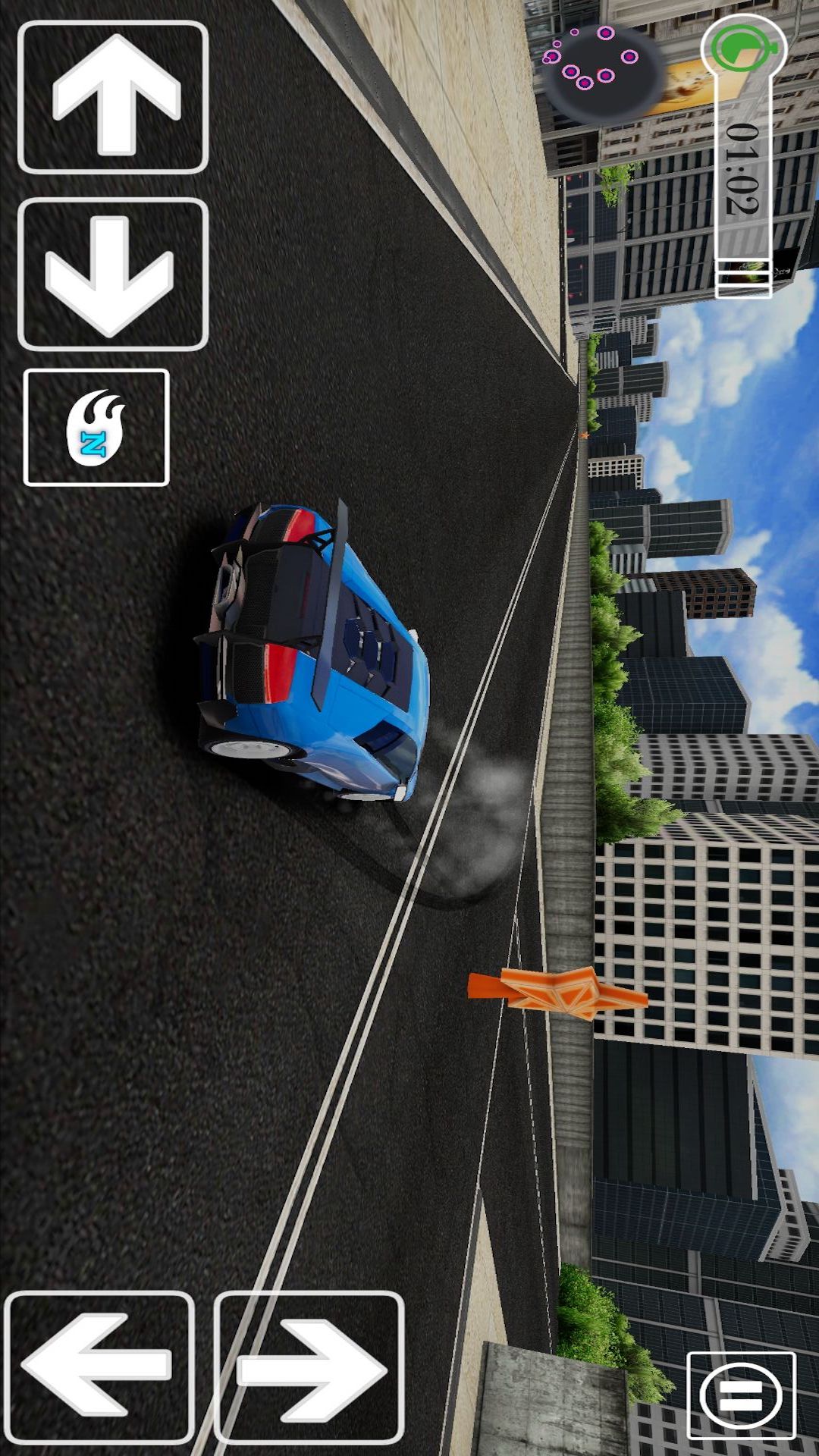Steer with the left arrow button
The height and width of the screenshot is (1456, 819).
[x=99, y=1367]
